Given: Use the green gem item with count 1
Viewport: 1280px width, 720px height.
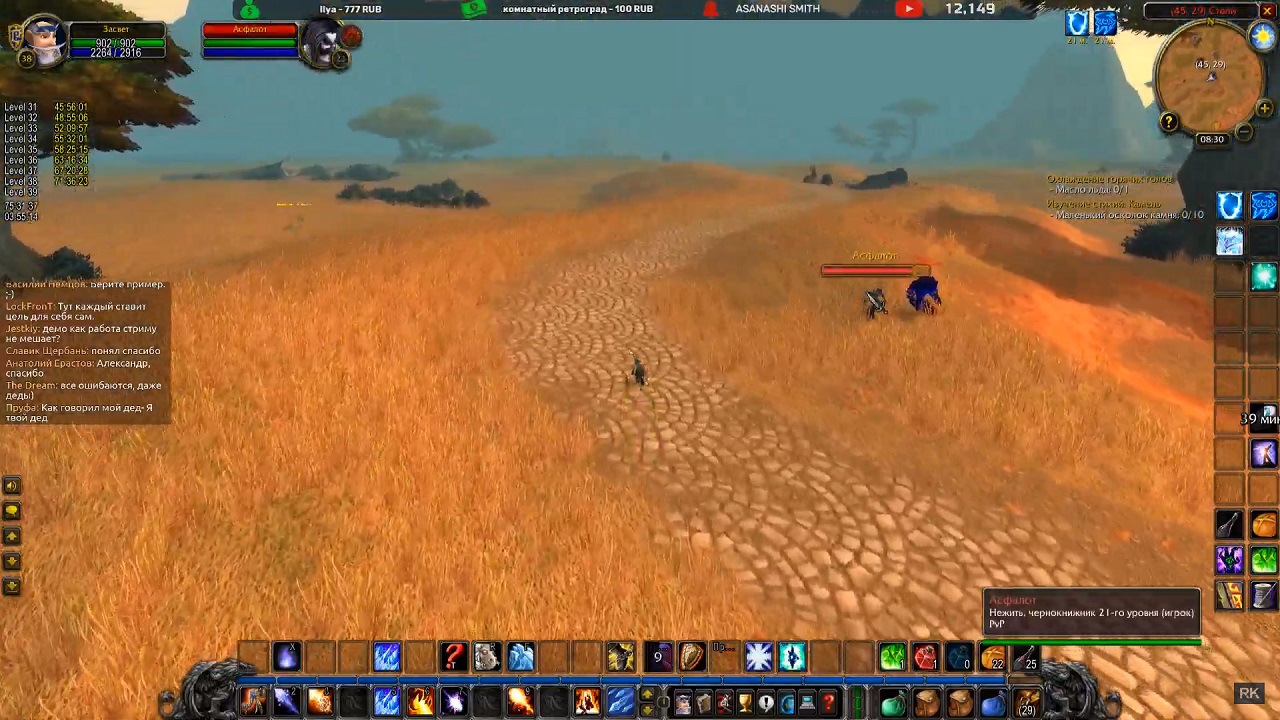Looking at the screenshot, I should tap(892, 657).
